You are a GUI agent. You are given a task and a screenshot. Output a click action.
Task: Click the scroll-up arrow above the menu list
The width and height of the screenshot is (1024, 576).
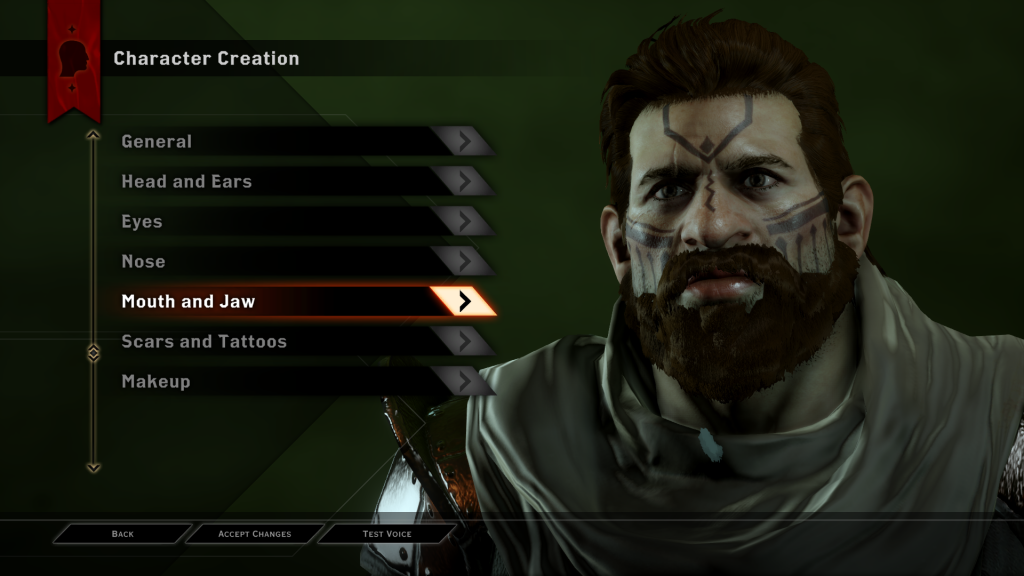coord(93,134)
